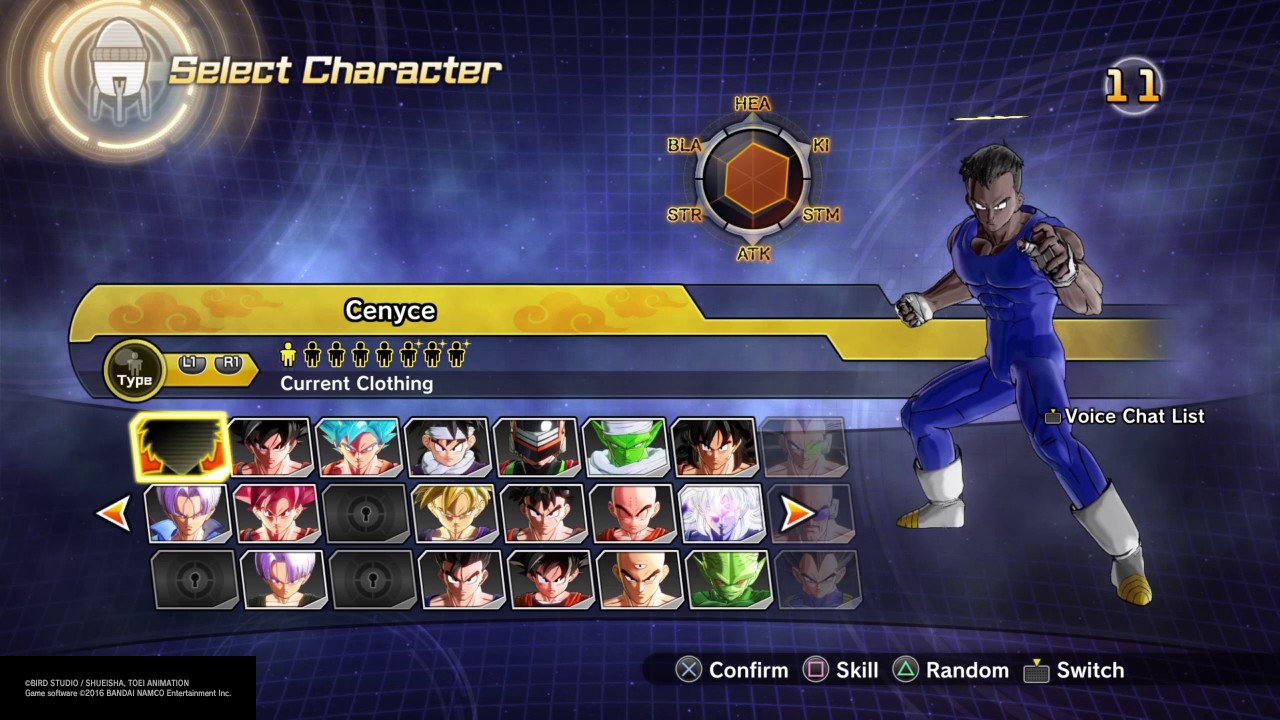Select the golden-haired Super Saiyan Gohan
Viewport: 1280px width, 720px height.
coord(454,513)
